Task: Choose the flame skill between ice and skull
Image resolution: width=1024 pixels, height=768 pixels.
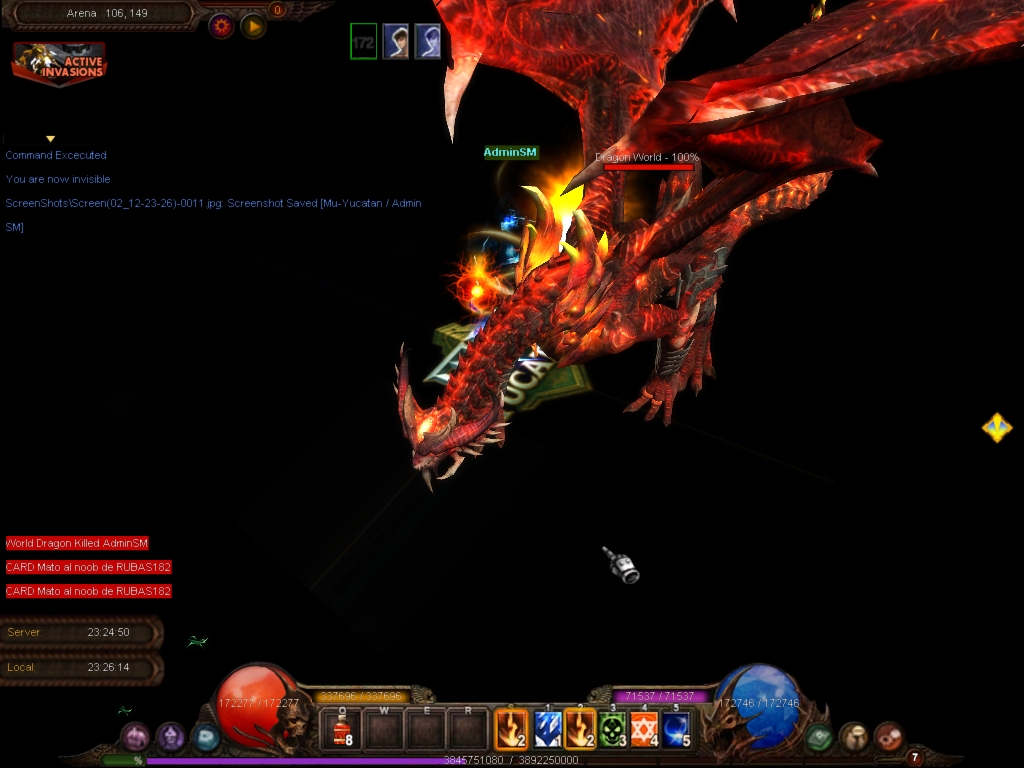Action: (581, 730)
